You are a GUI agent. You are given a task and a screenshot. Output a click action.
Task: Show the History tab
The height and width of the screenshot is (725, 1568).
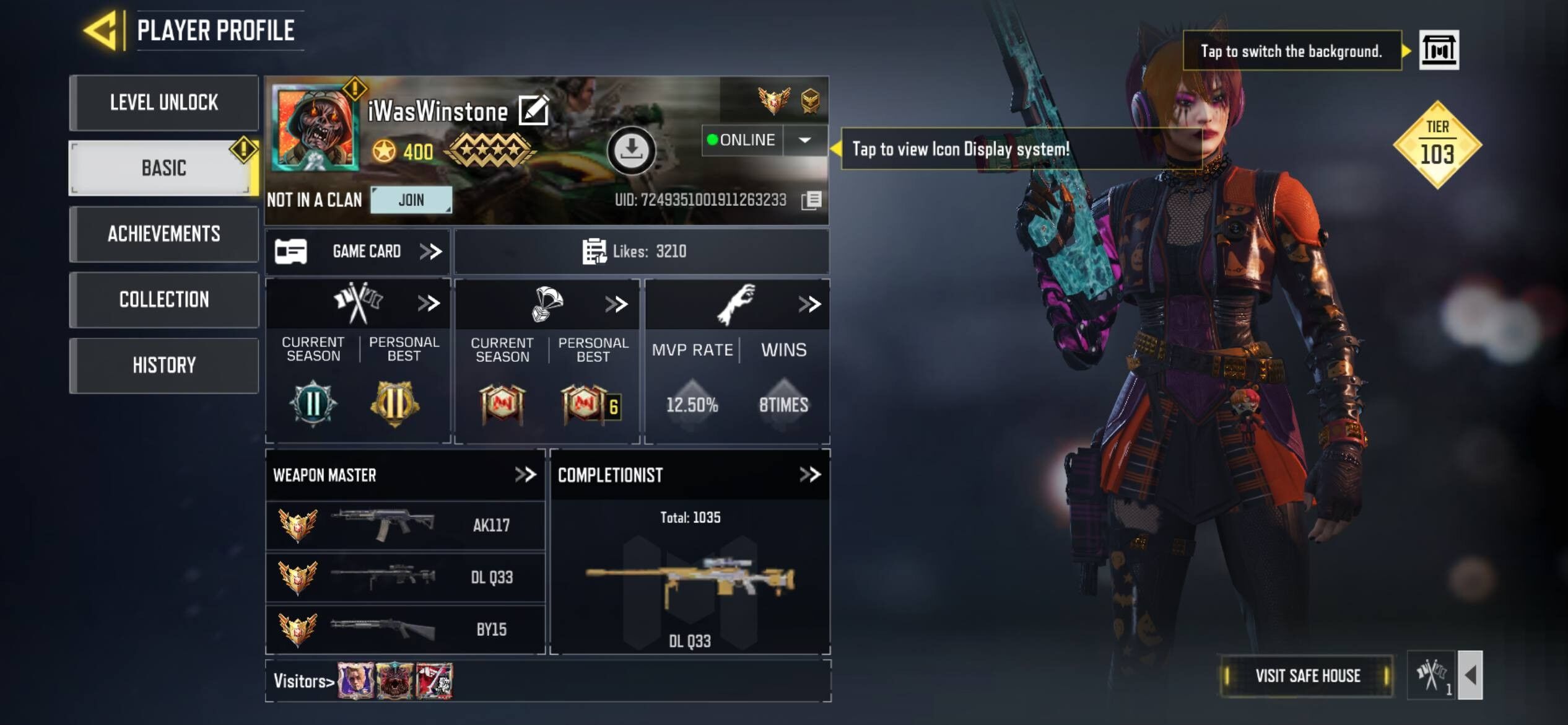(164, 365)
